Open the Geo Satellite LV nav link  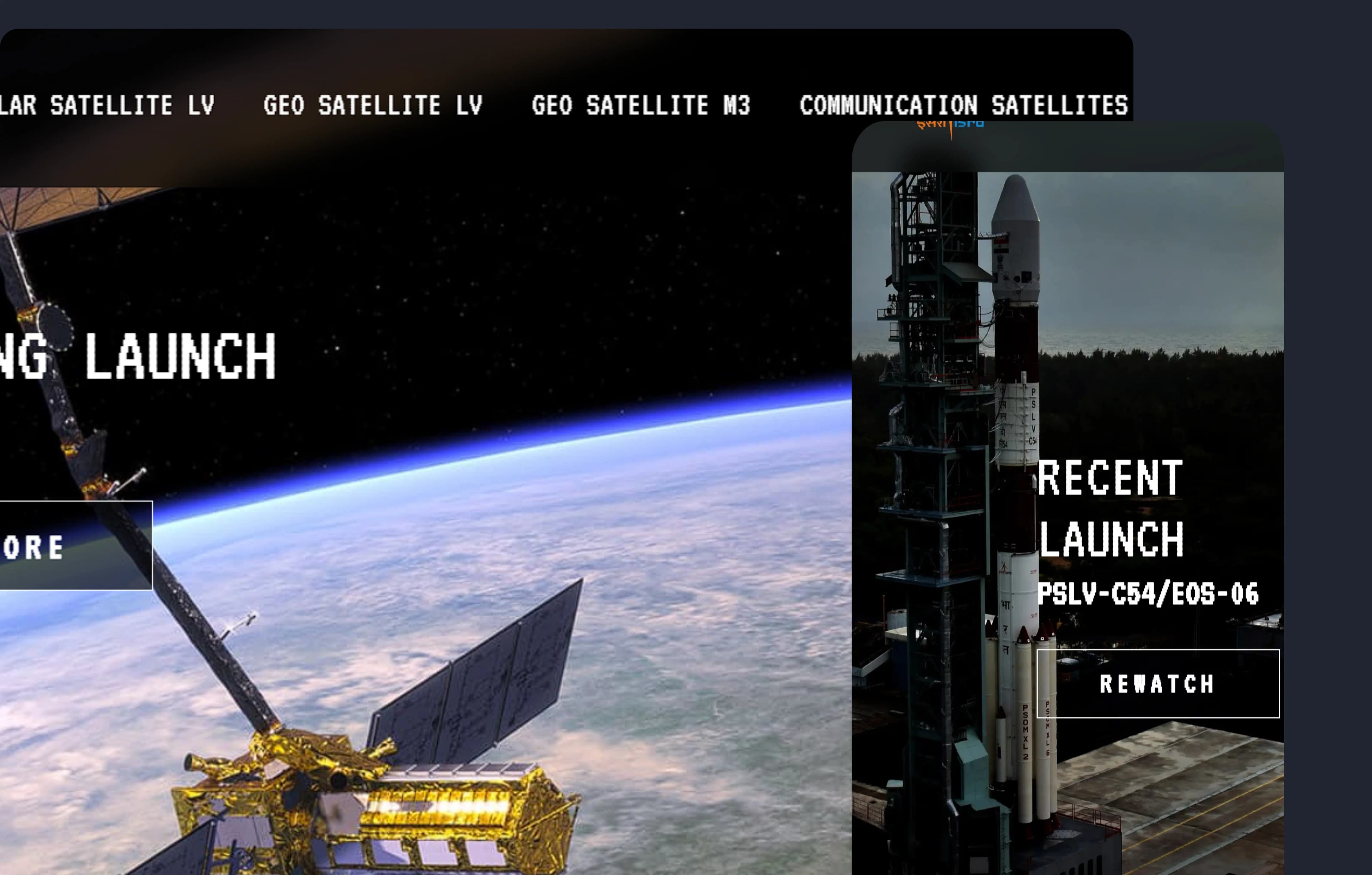373,105
